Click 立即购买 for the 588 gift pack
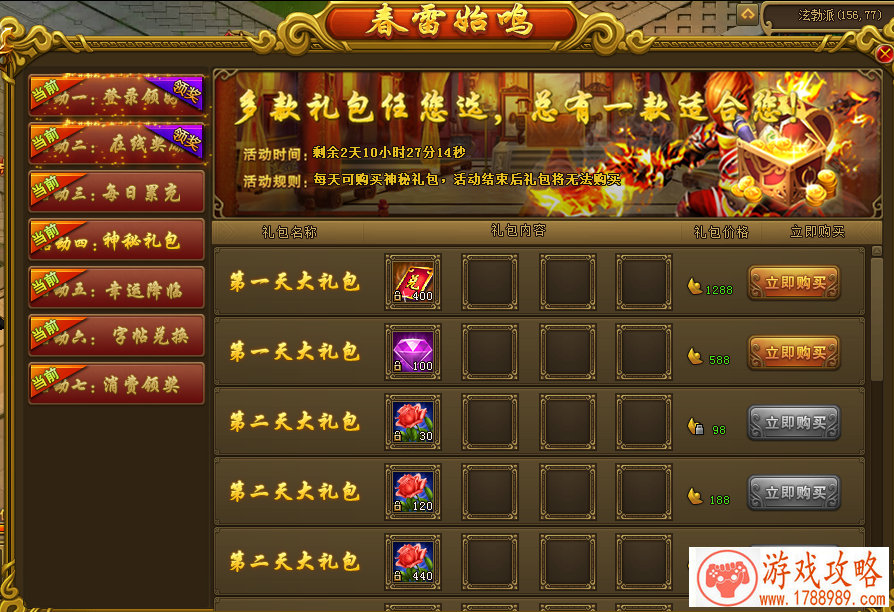 [794, 353]
